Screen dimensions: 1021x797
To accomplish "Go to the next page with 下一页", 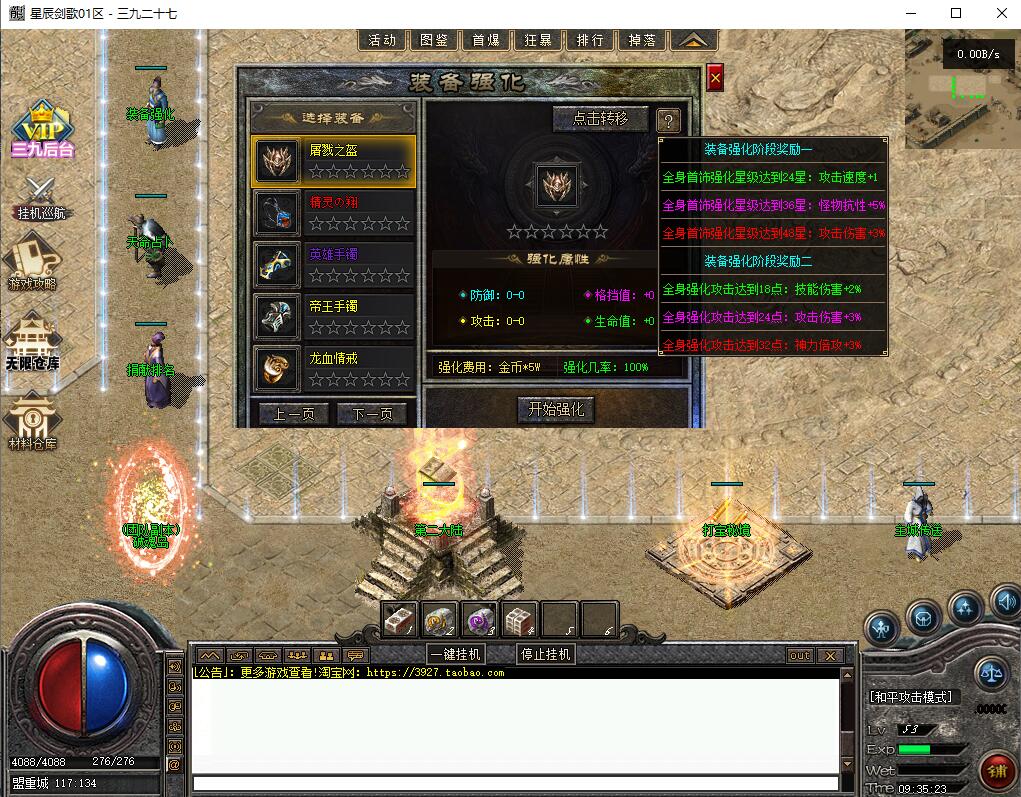I will pyautogui.click(x=372, y=413).
